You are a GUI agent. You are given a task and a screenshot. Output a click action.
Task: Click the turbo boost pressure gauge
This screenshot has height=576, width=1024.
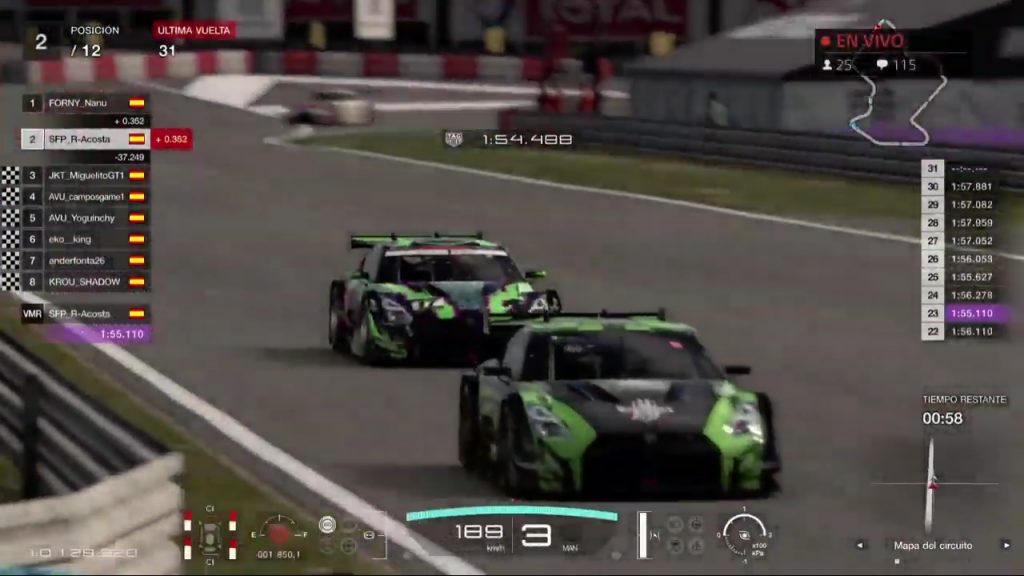click(744, 532)
